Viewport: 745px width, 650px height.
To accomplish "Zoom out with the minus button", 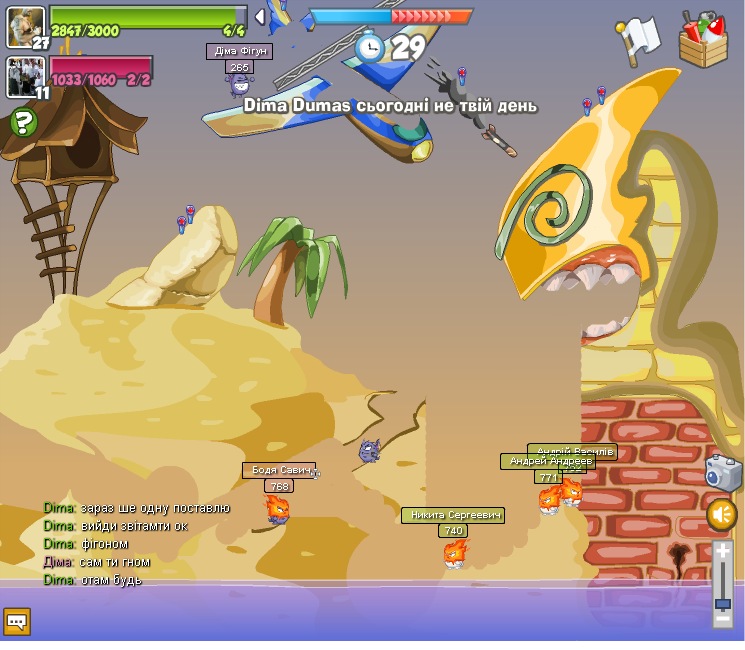I will point(723,619).
